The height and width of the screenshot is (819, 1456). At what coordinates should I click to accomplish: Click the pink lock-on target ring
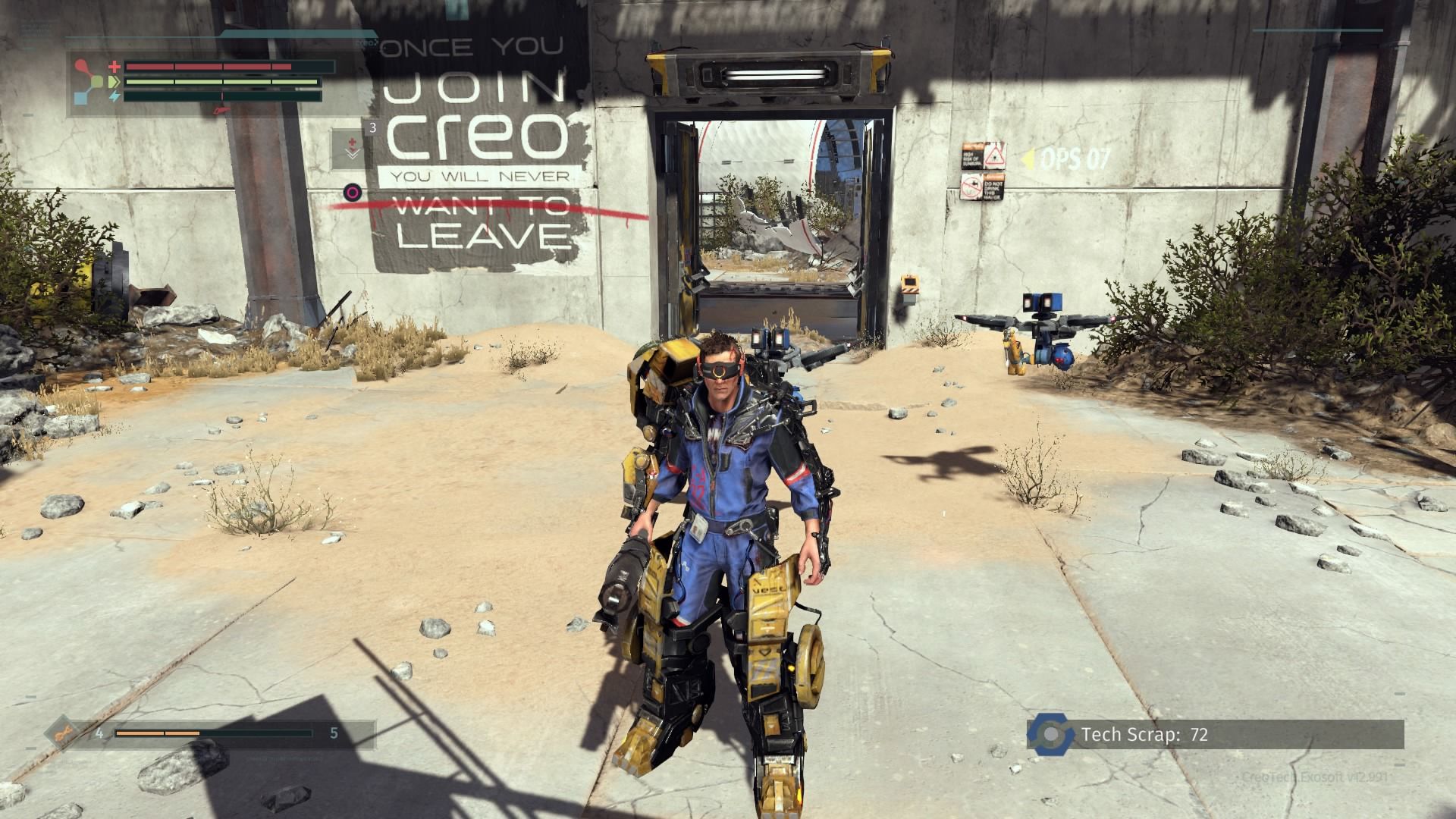352,192
